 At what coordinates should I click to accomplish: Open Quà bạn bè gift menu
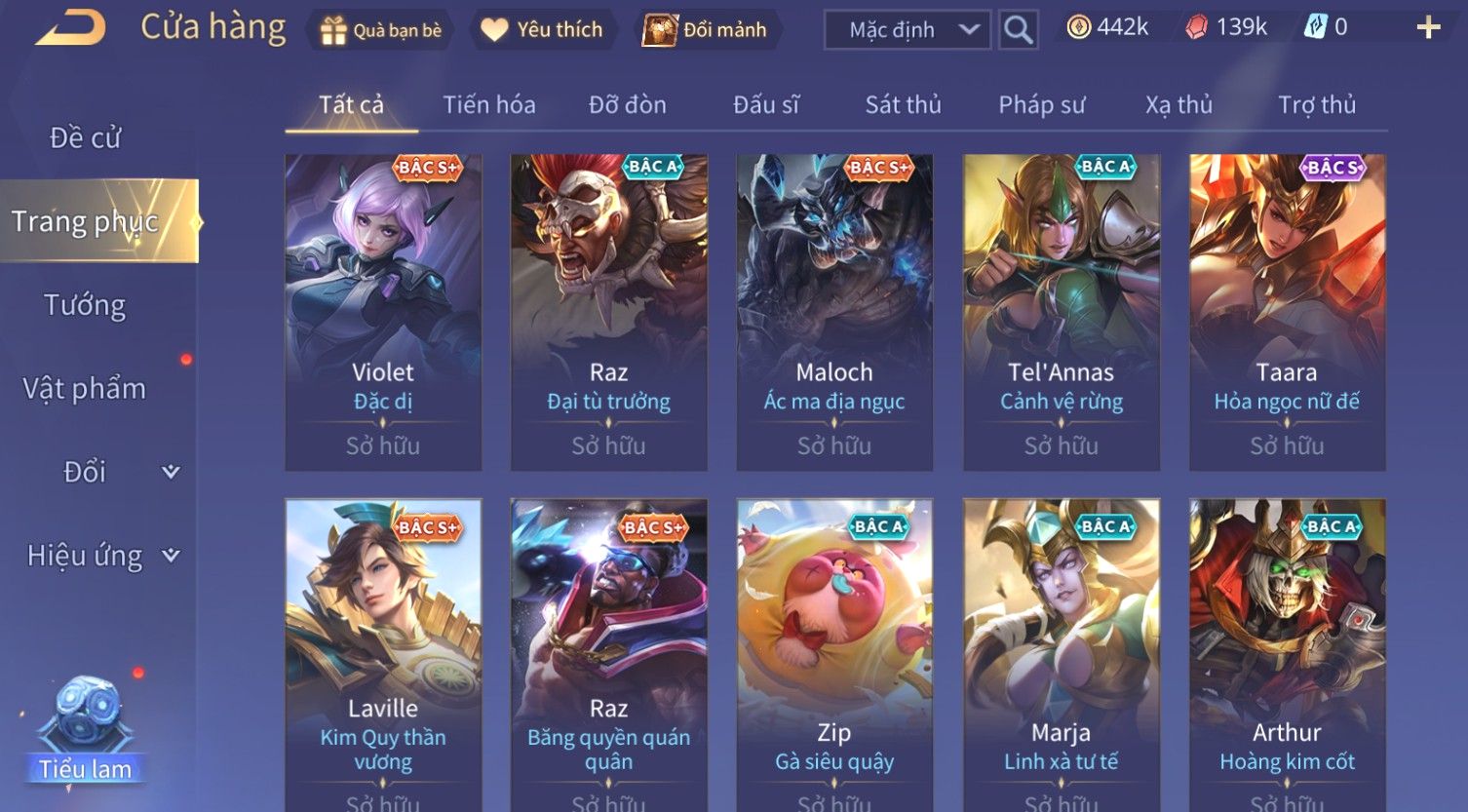pos(381,30)
